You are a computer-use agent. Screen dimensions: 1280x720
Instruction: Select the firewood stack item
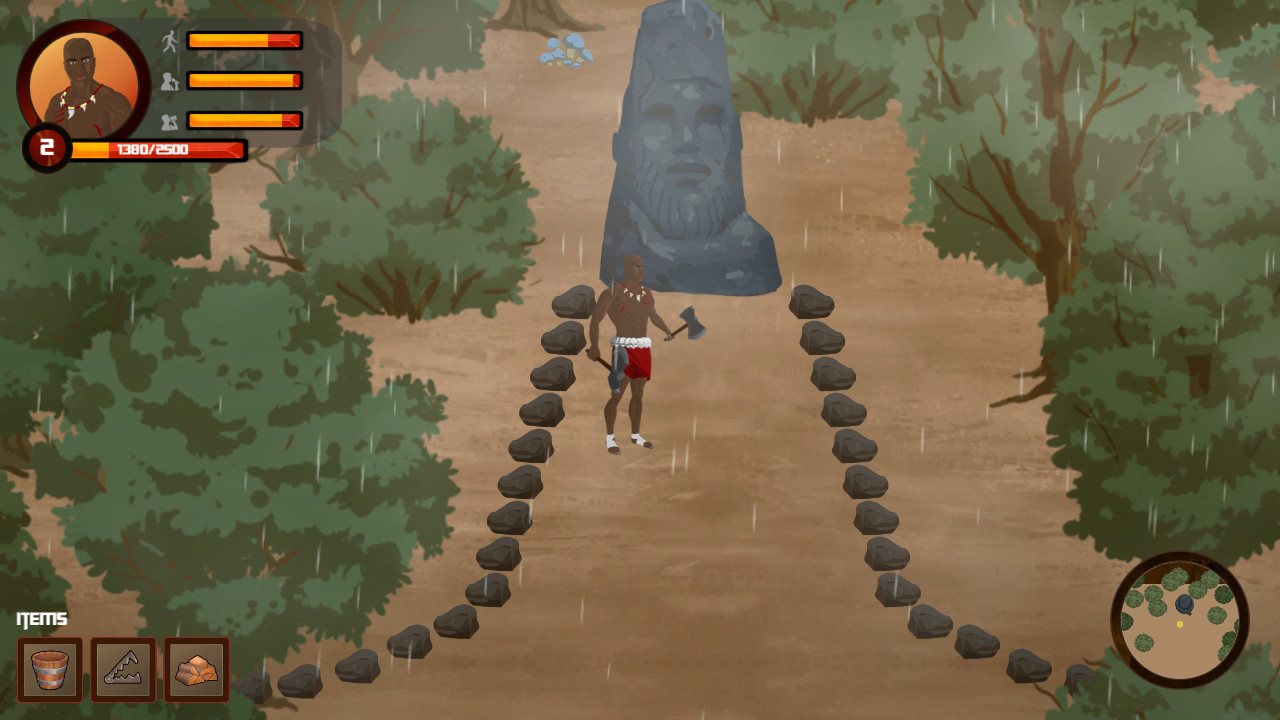[x=196, y=670]
